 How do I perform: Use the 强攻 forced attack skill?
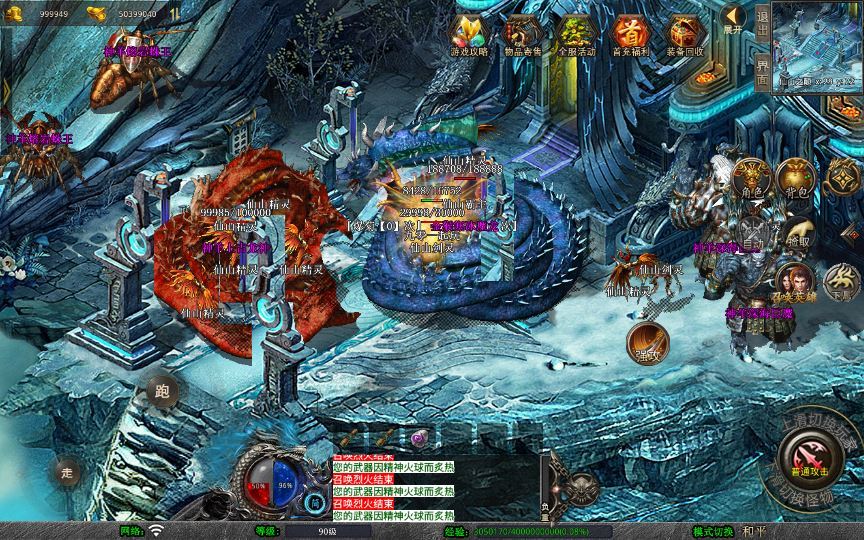646,342
